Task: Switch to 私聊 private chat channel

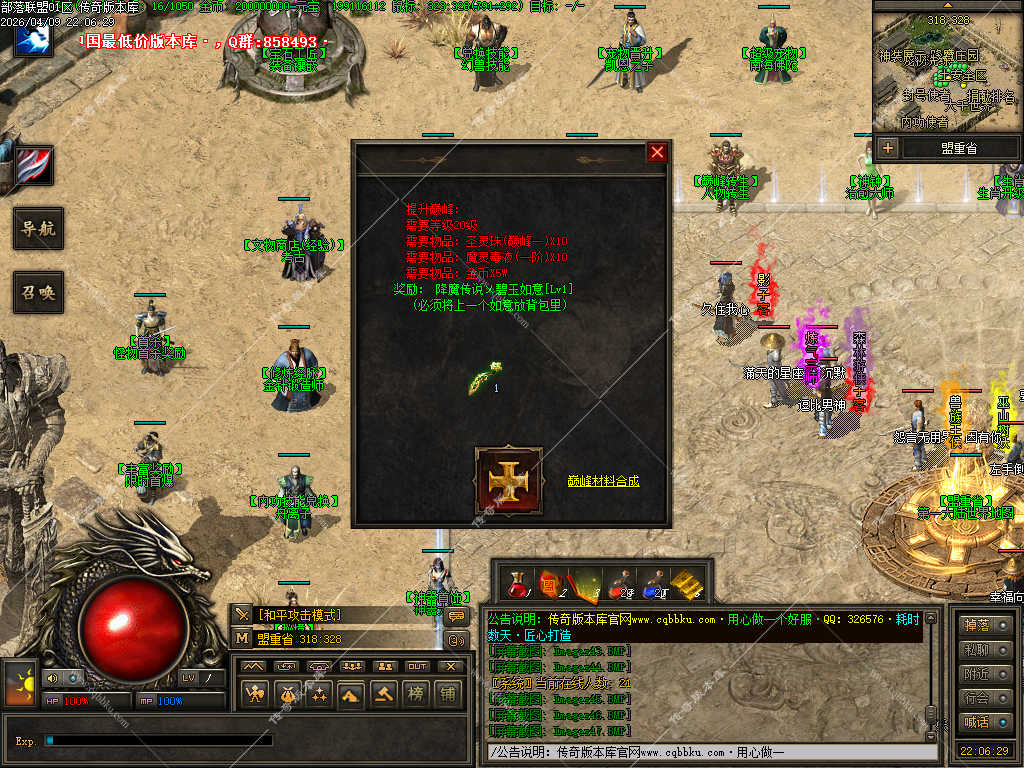Action: (x=975, y=650)
